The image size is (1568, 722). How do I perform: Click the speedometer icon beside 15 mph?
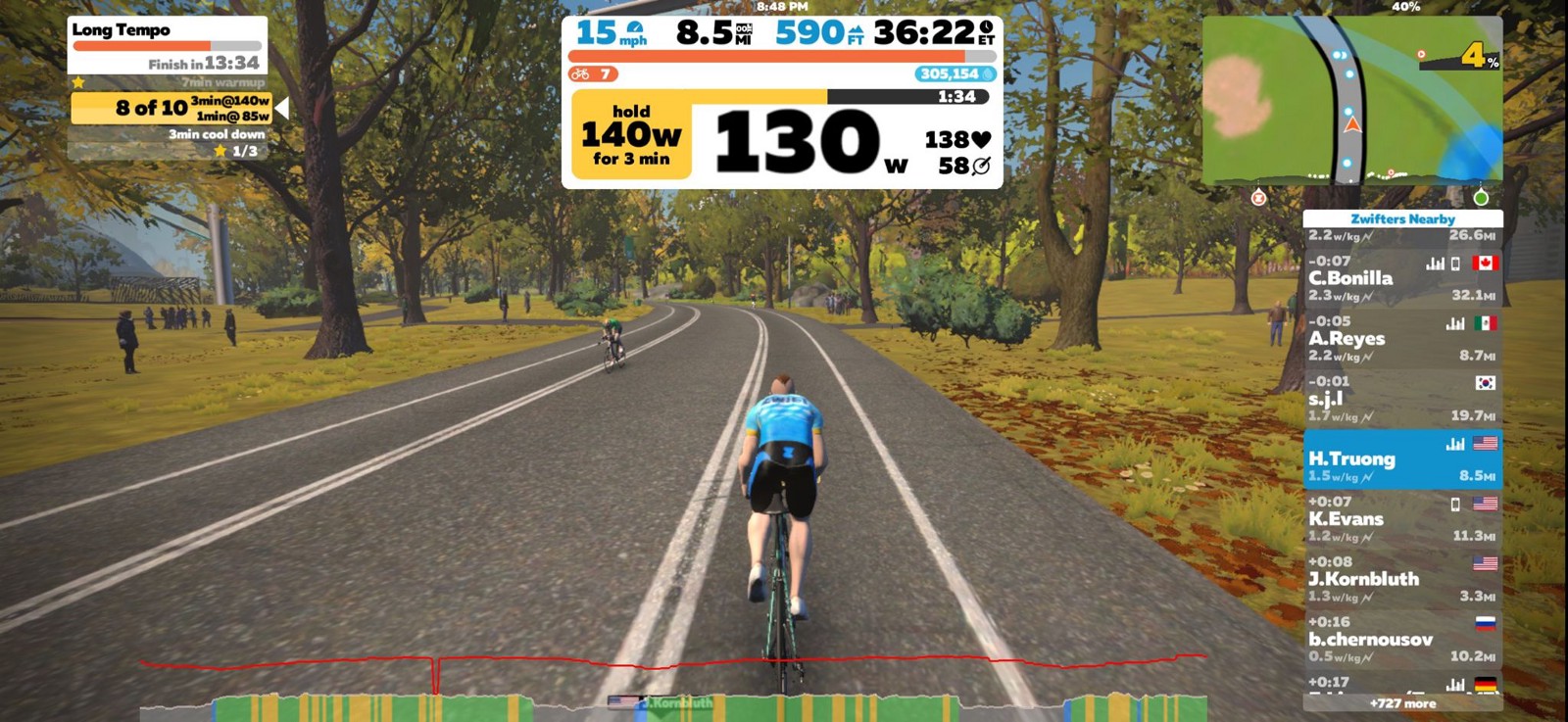[634, 28]
